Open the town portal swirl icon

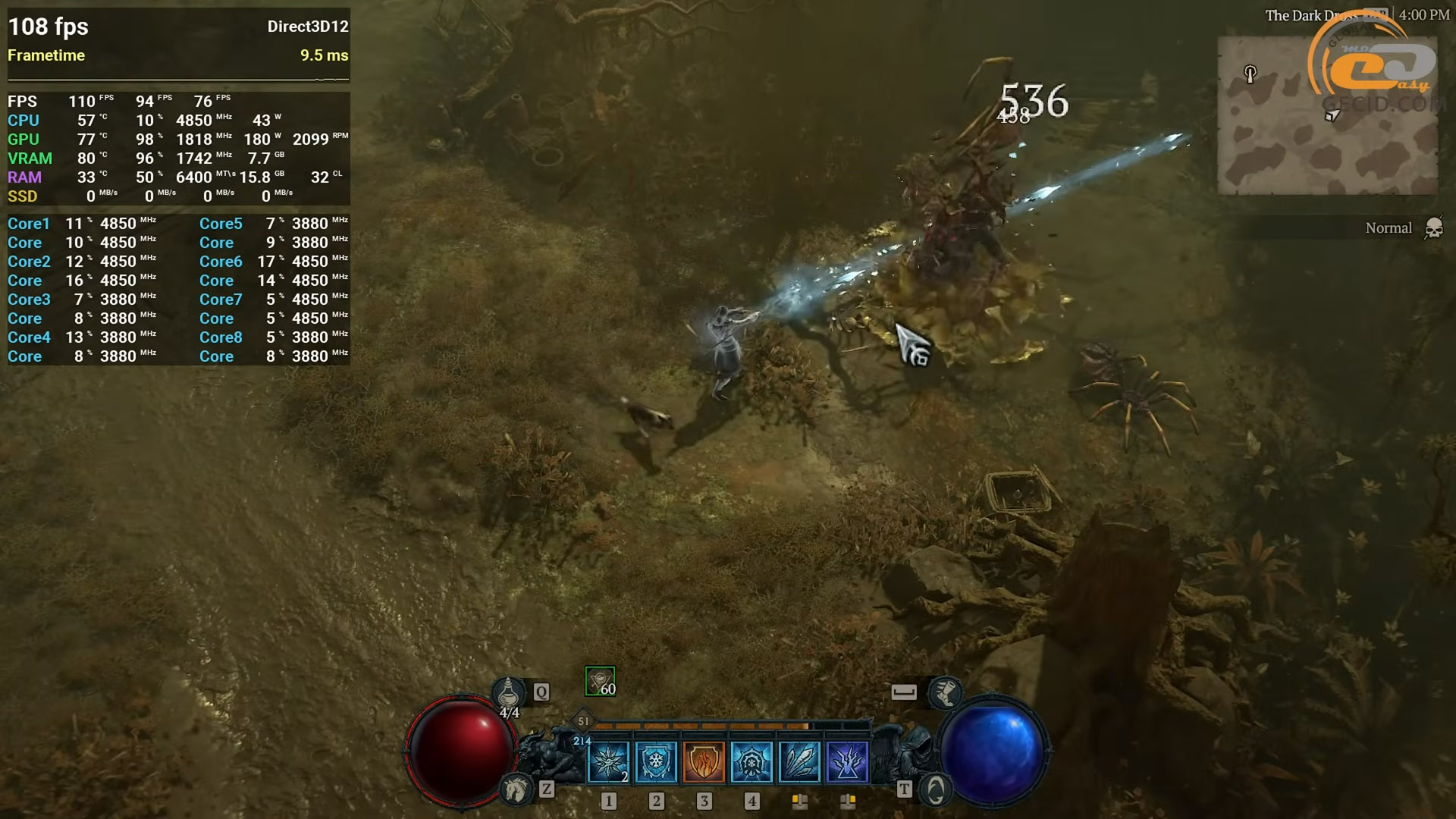click(935, 790)
